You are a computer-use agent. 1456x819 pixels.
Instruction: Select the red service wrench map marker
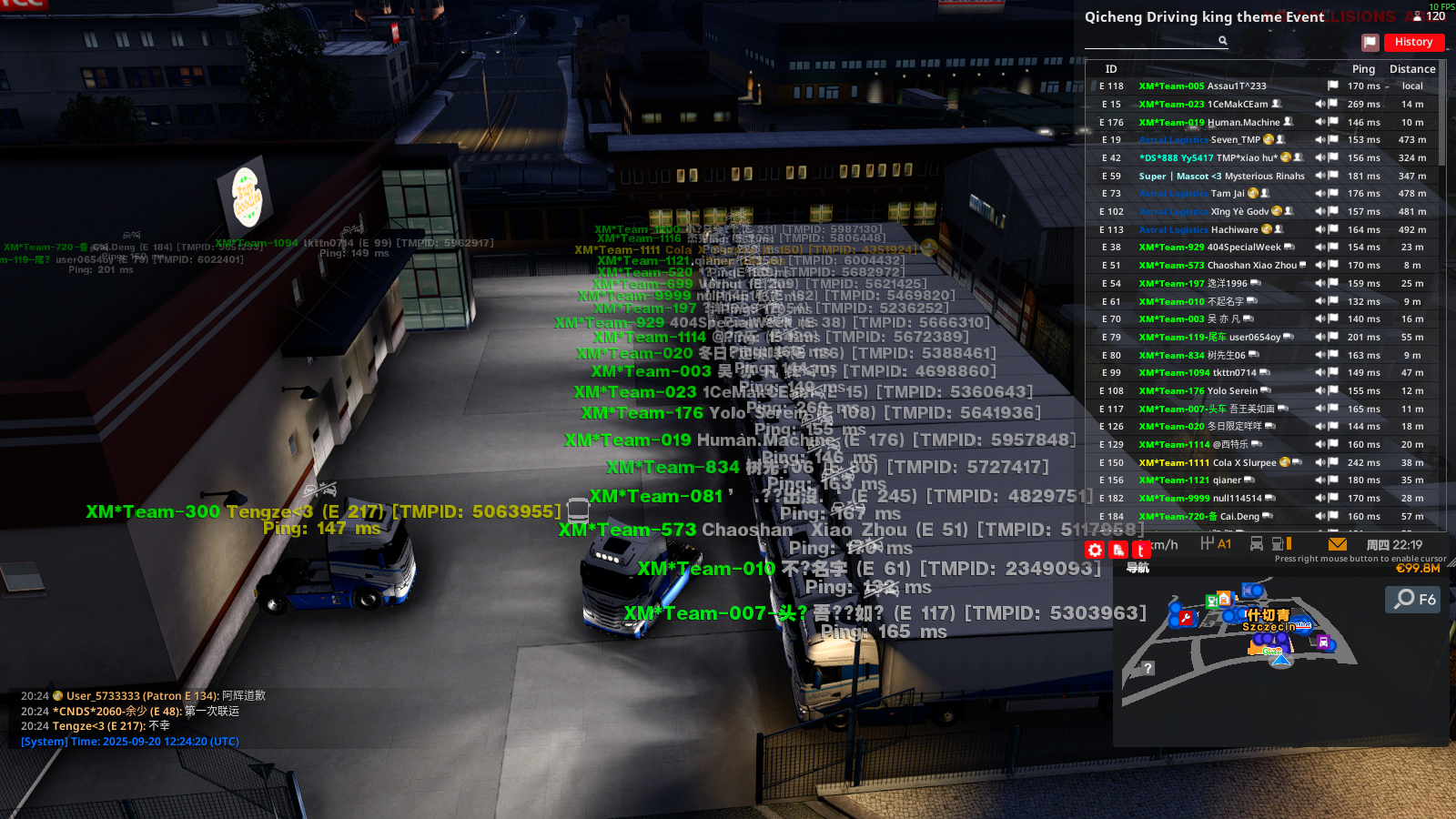pyautogui.click(x=1186, y=618)
